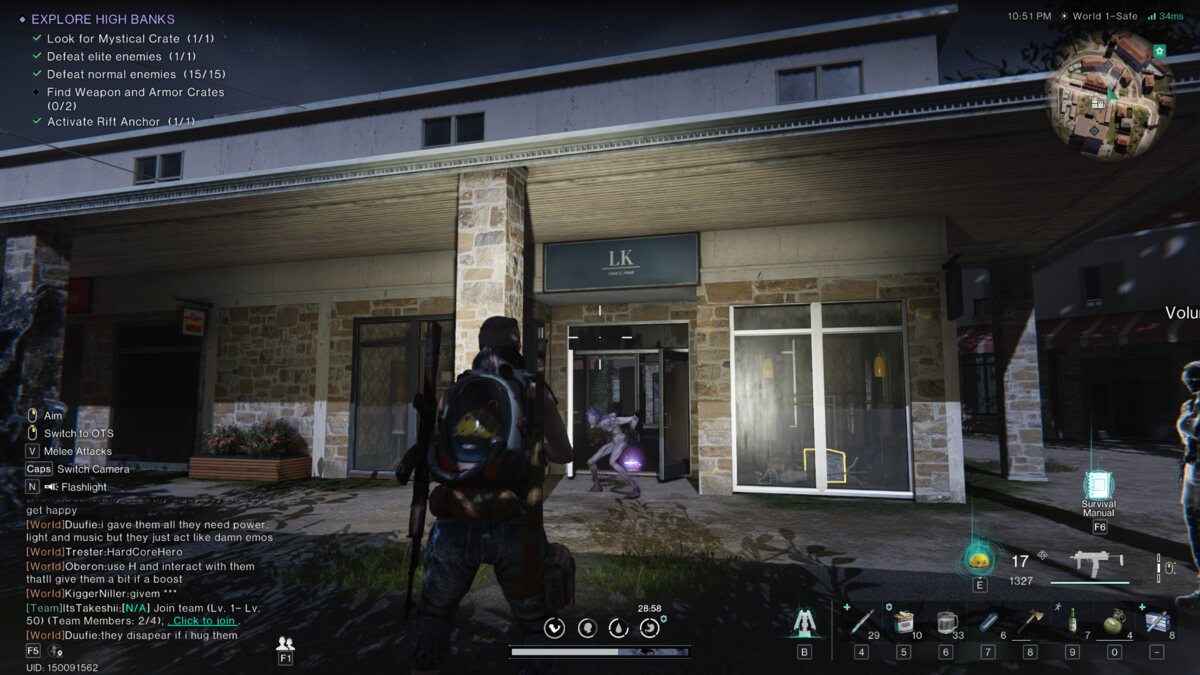Choose the blue capsule hotbar item
This screenshot has height=675, width=1200.
(x=988, y=622)
